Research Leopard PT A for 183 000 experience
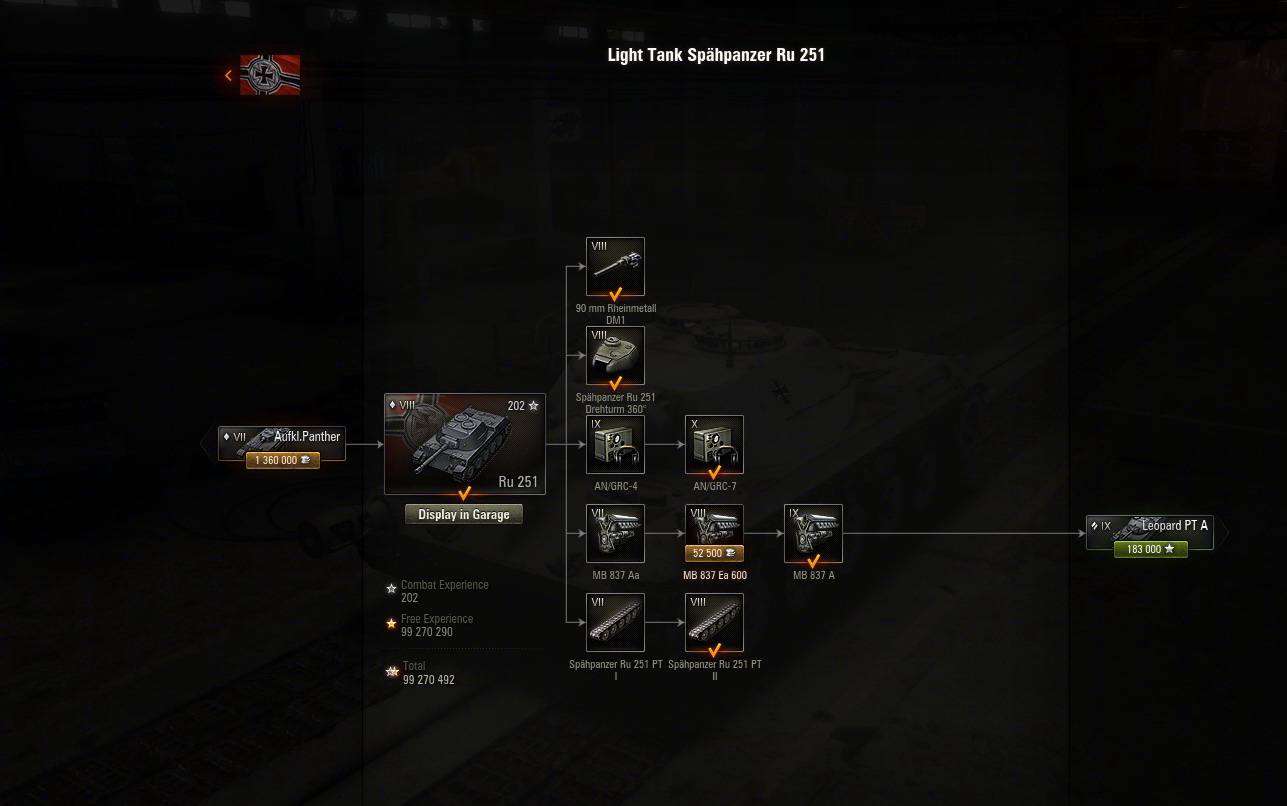The image size is (1287, 806). (1150, 550)
